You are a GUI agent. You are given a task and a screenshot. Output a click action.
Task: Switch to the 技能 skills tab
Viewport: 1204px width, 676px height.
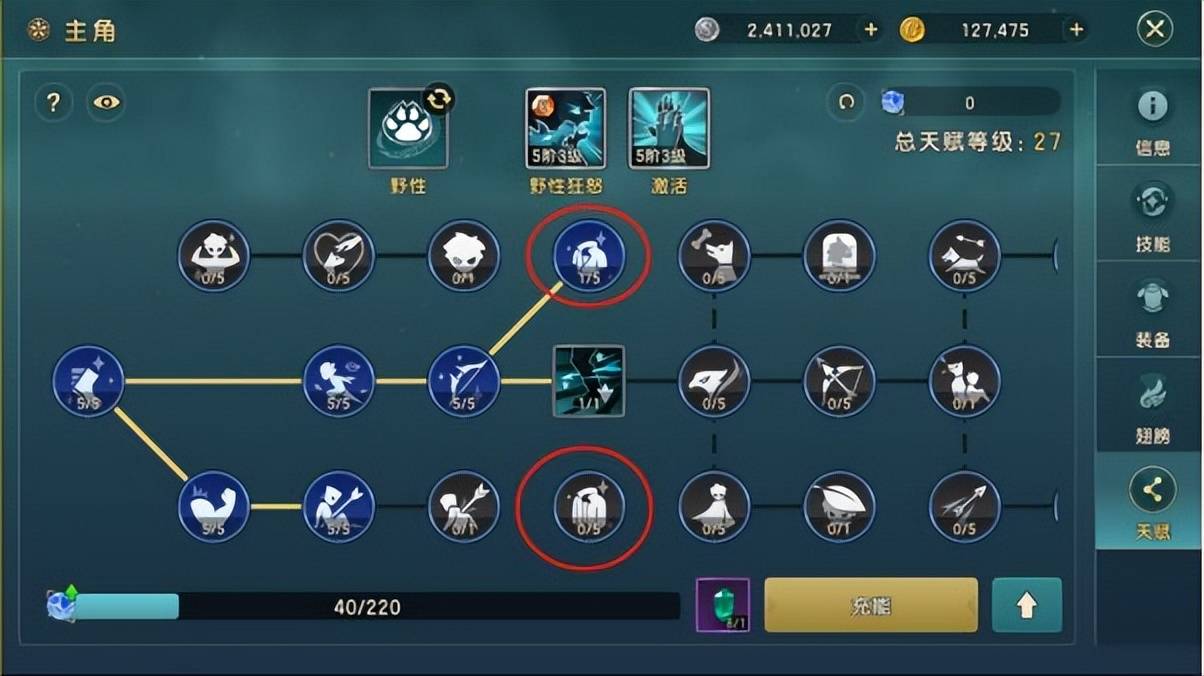click(x=1152, y=214)
